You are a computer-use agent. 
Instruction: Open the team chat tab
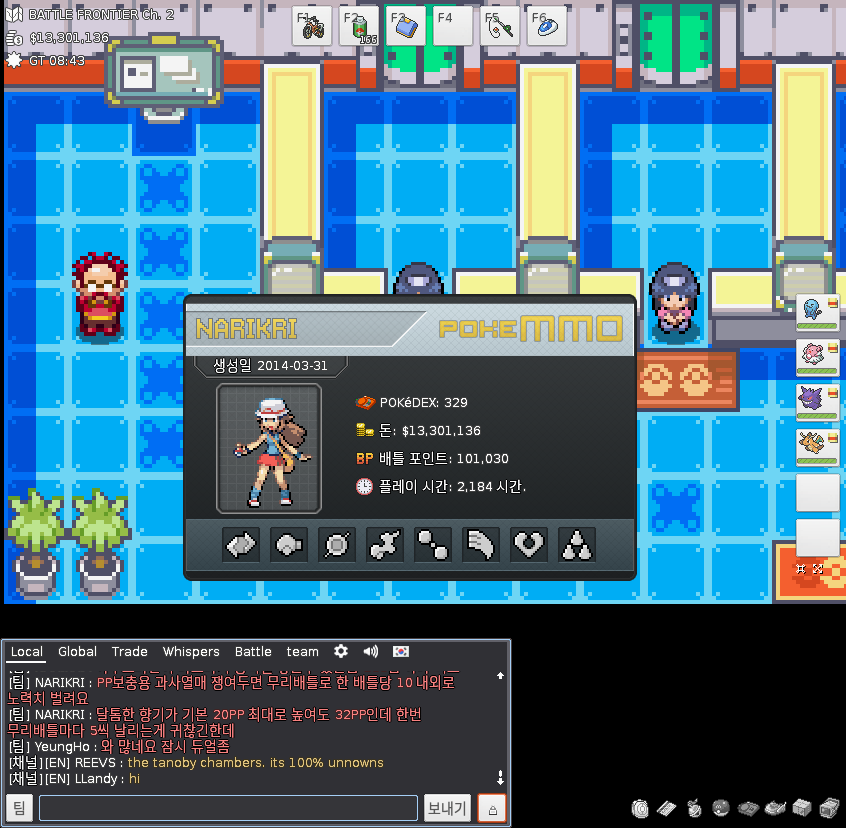(x=302, y=652)
